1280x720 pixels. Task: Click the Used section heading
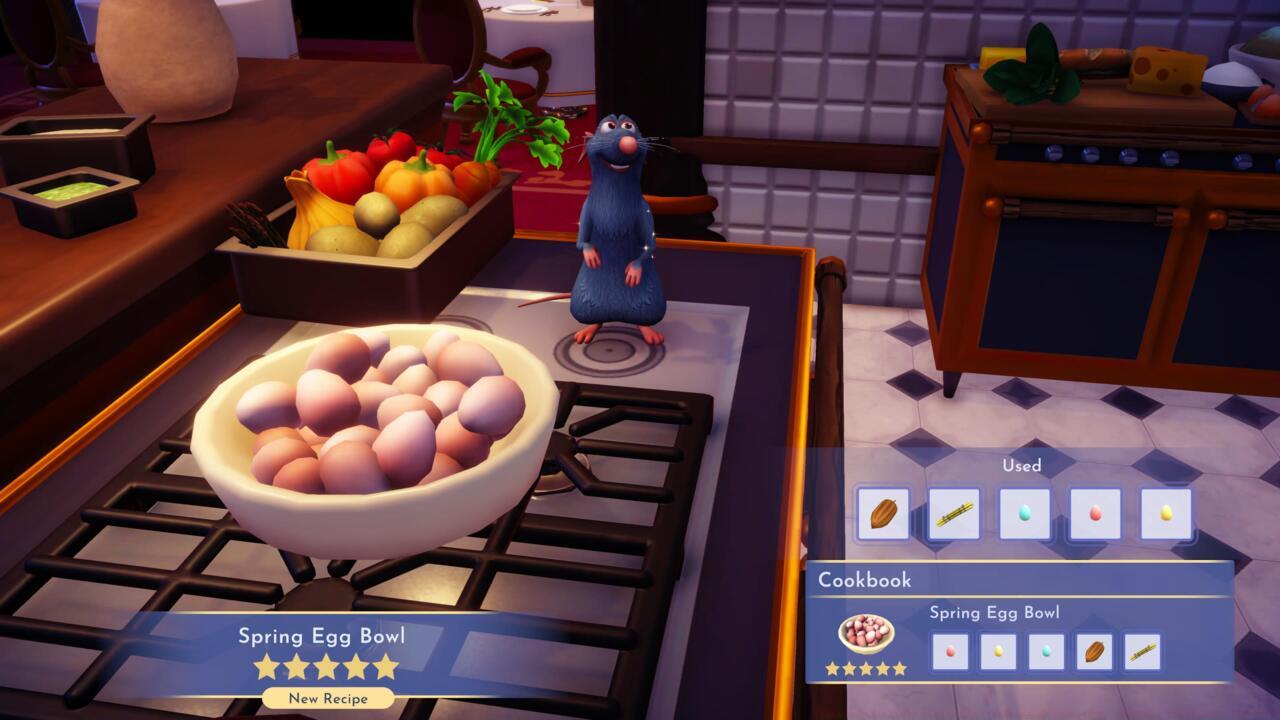tap(1021, 466)
